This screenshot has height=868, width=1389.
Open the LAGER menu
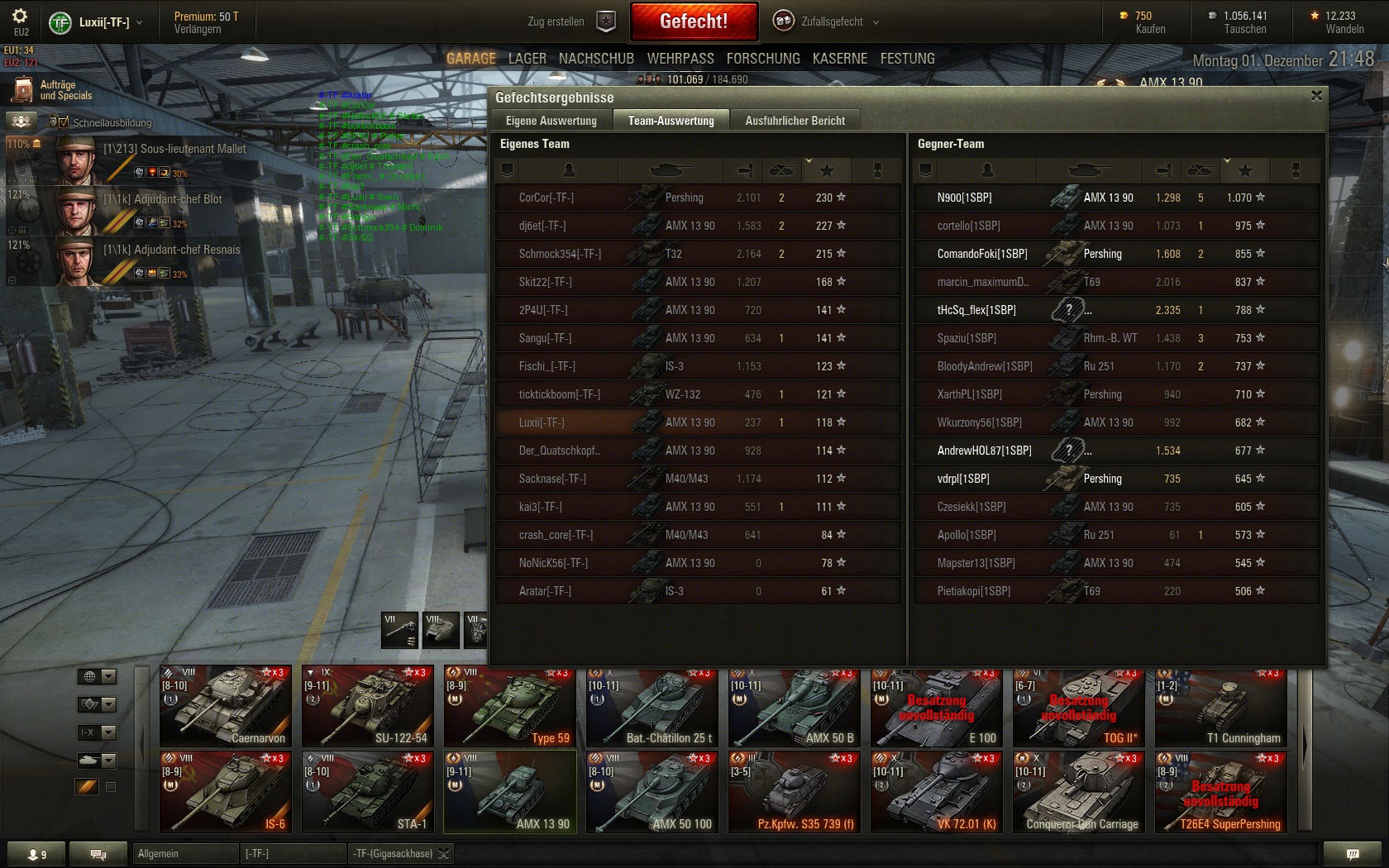[x=527, y=59]
